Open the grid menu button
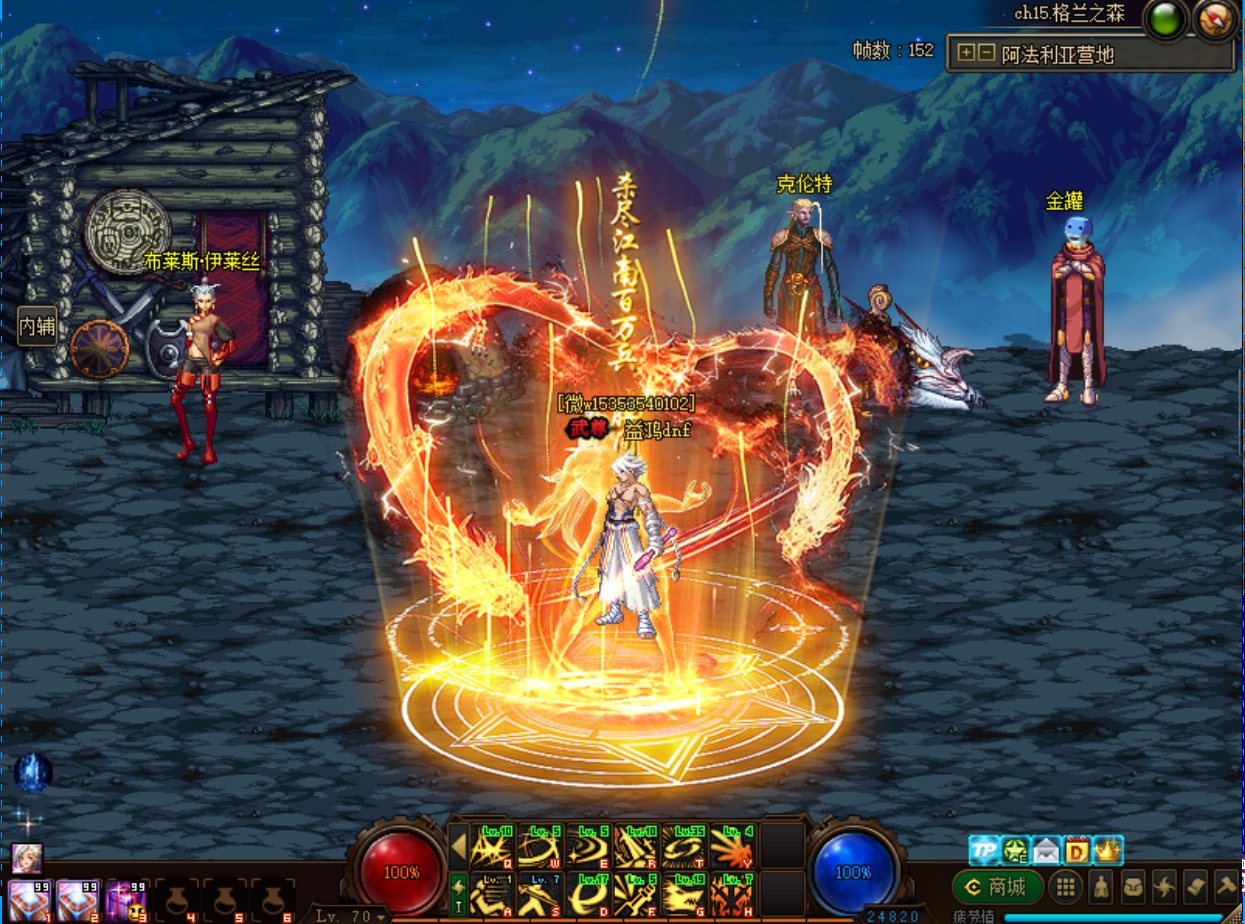The width and height of the screenshot is (1245, 924). point(1066,887)
